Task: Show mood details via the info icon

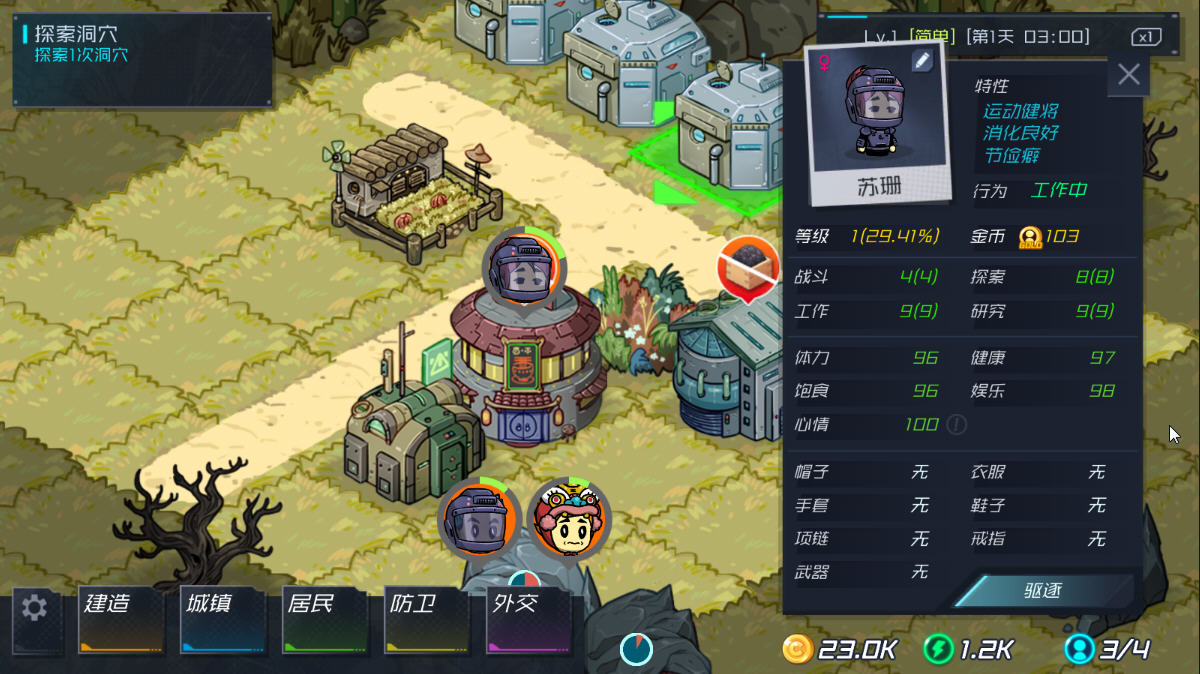Action: (957, 425)
